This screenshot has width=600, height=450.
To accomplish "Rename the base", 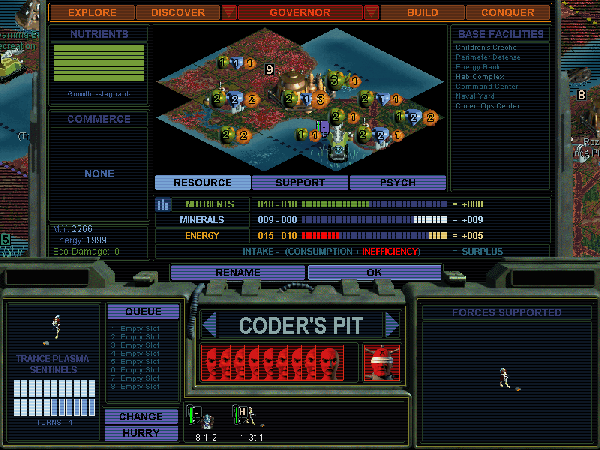I will 237,272.
